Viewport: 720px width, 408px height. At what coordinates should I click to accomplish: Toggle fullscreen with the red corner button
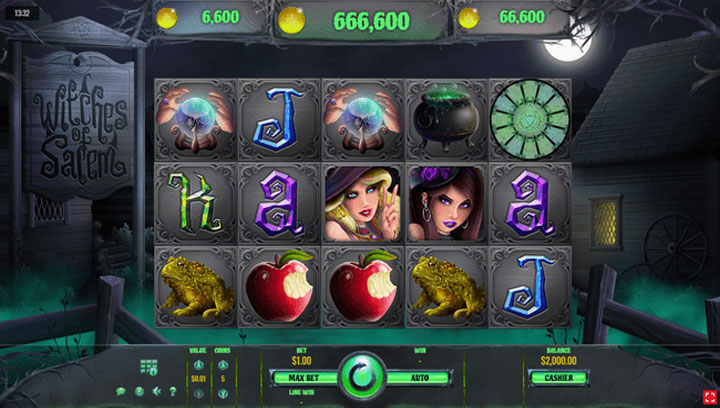pos(705,392)
